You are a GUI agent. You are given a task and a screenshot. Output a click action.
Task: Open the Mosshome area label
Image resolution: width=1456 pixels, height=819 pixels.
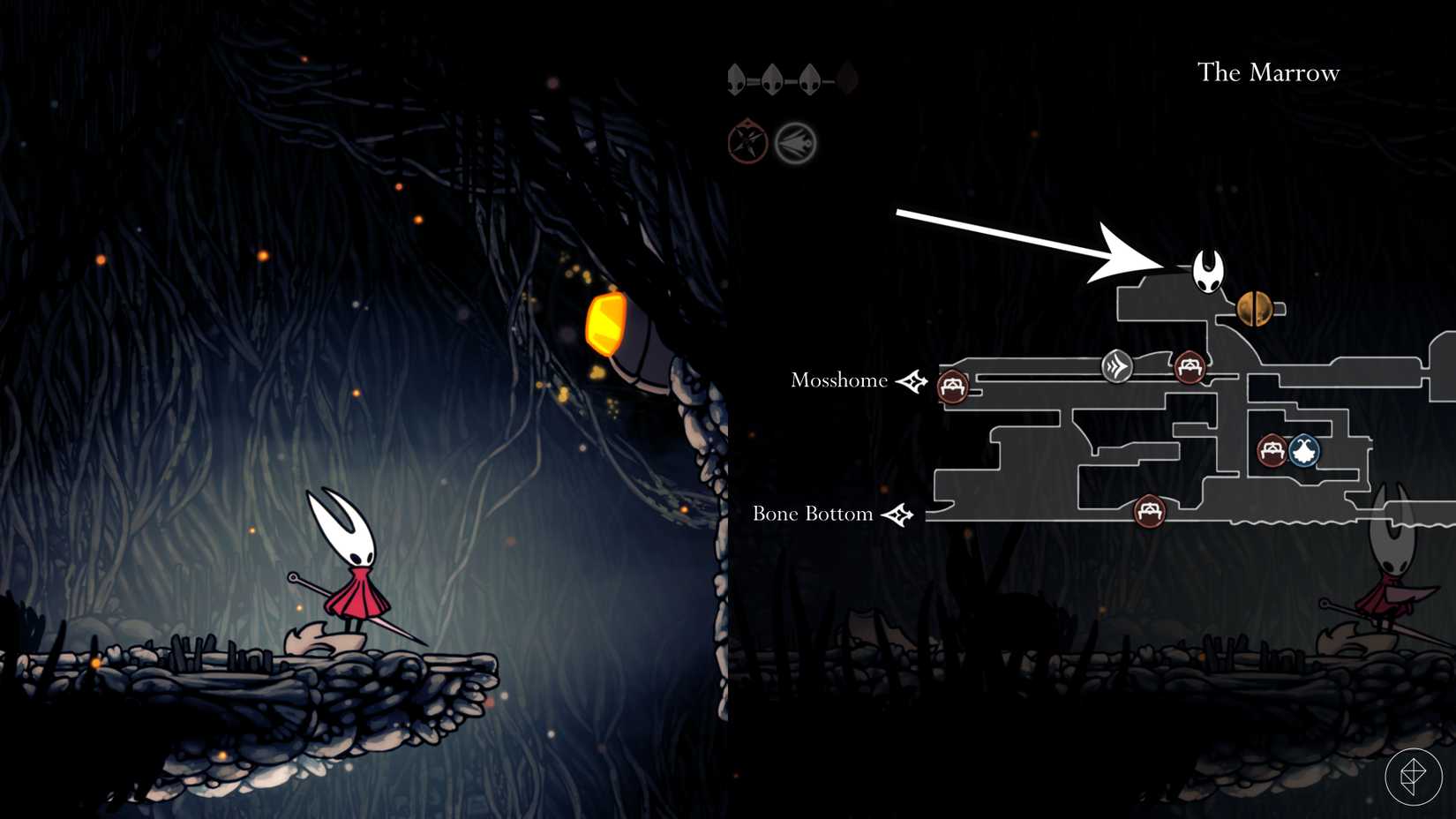(x=840, y=381)
